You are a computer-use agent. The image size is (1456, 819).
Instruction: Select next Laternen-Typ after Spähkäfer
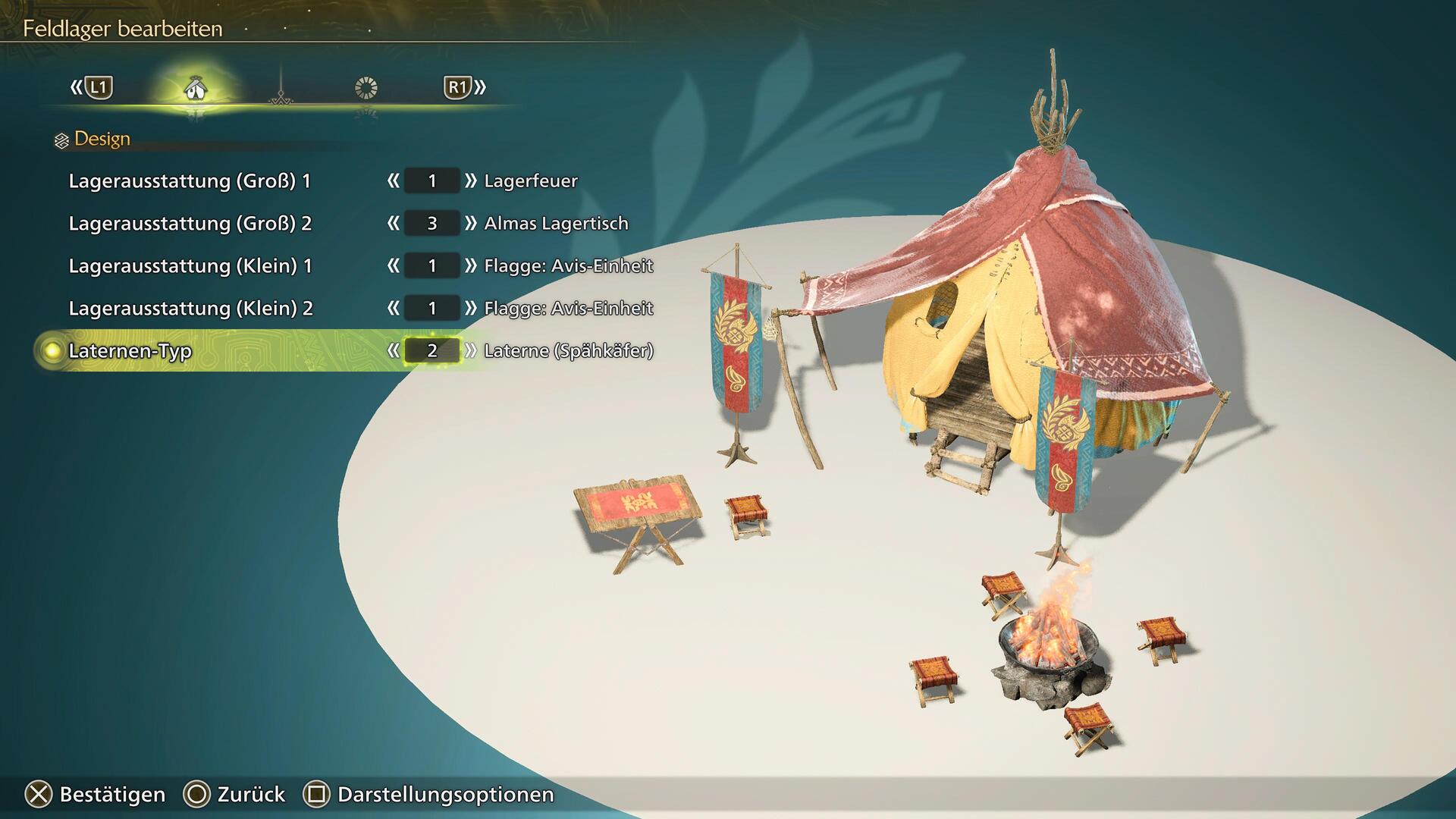pyautogui.click(x=471, y=351)
